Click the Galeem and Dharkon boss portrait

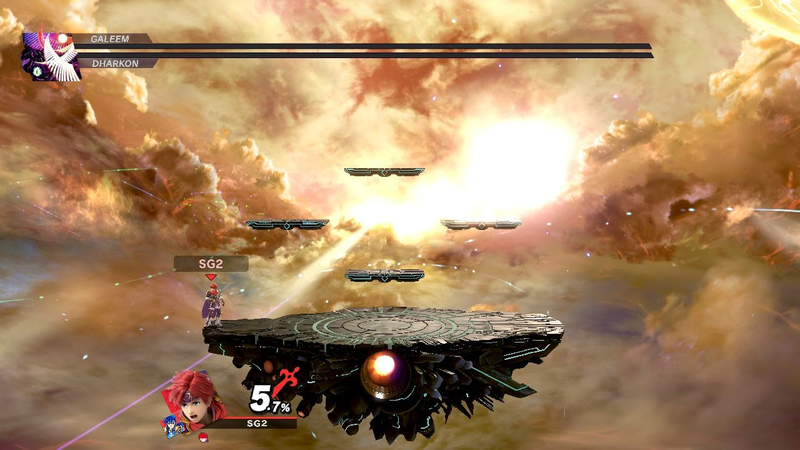coord(52,55)
